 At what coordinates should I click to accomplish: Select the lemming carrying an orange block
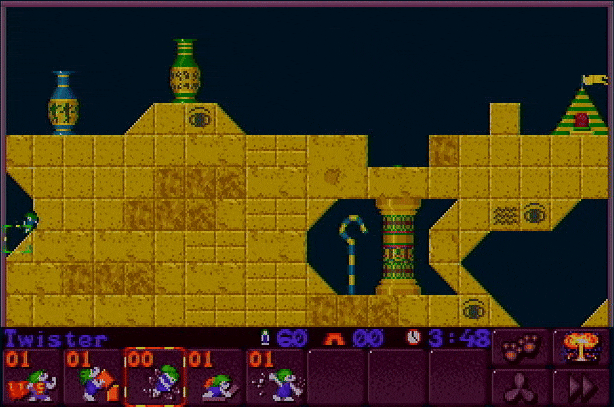(92, 377)
